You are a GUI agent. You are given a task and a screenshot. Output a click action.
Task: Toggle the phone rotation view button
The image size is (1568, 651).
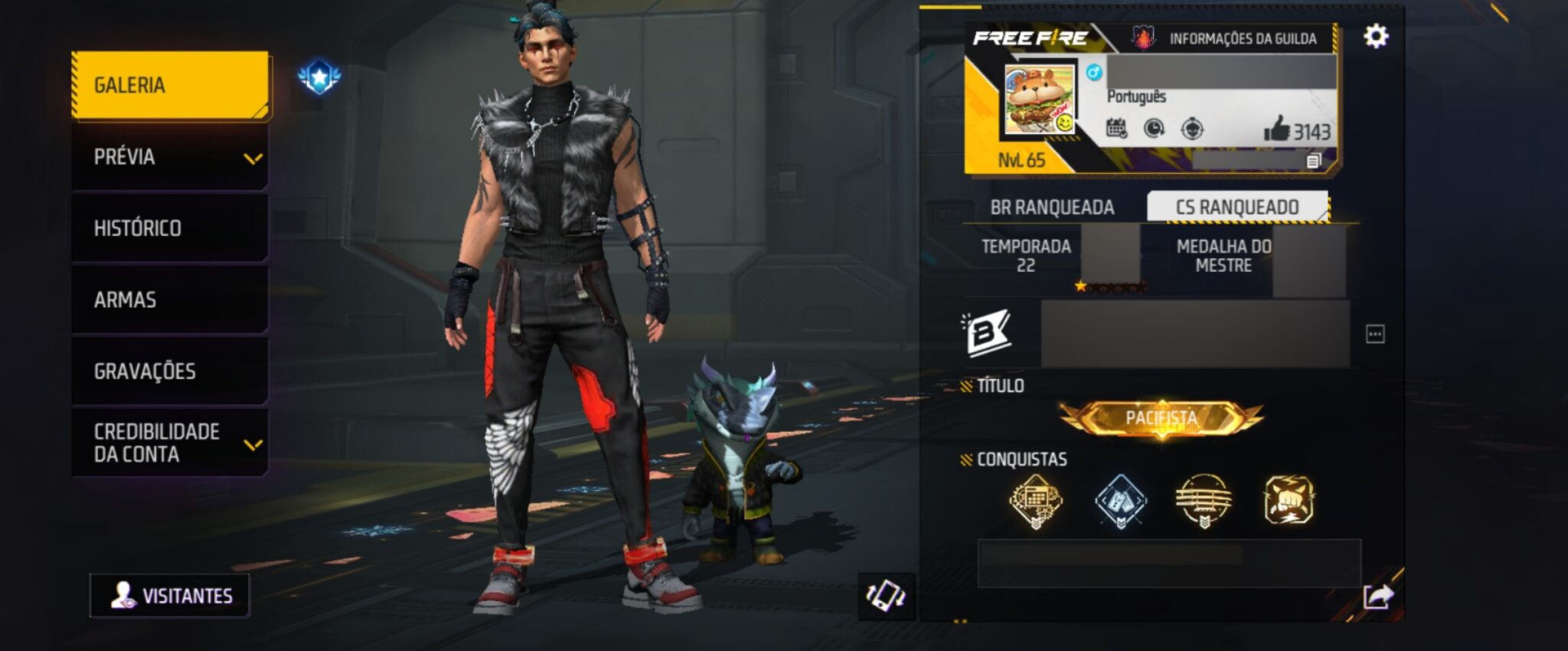pos(886,596)
